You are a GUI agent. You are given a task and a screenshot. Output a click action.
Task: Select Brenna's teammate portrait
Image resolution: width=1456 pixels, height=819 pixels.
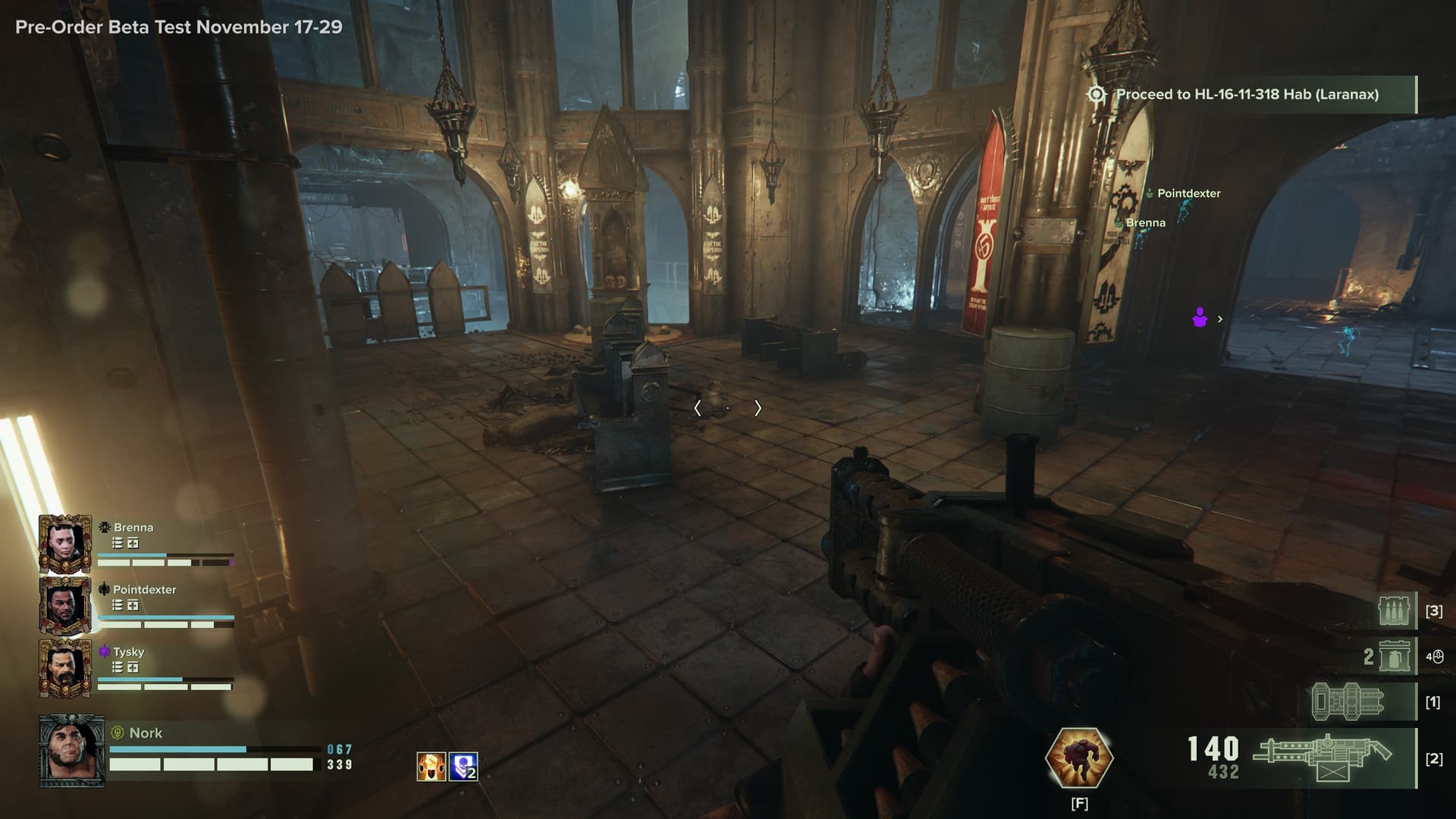(64, 543)
